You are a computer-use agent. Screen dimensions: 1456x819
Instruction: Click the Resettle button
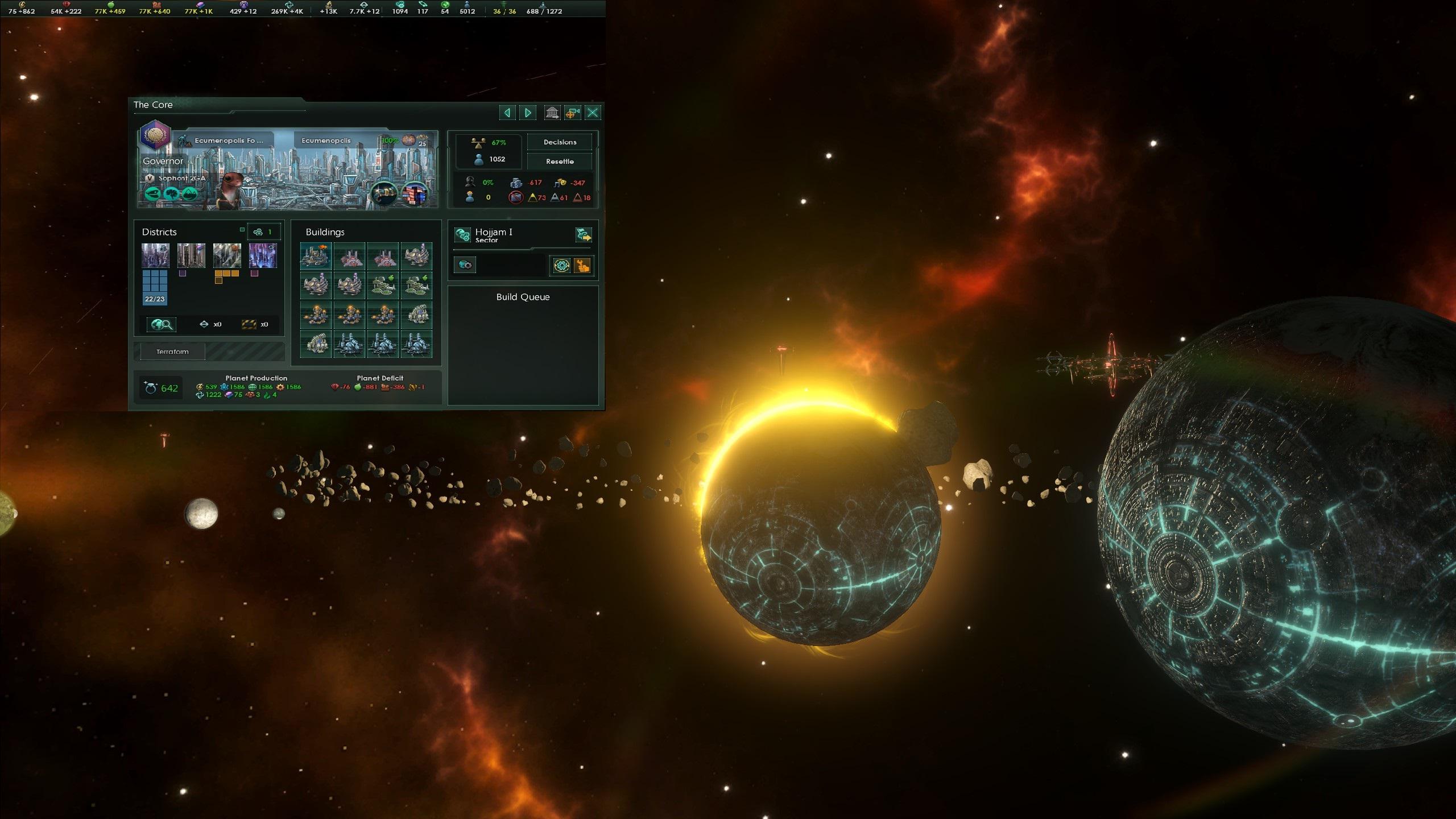(x=560, y=161)
